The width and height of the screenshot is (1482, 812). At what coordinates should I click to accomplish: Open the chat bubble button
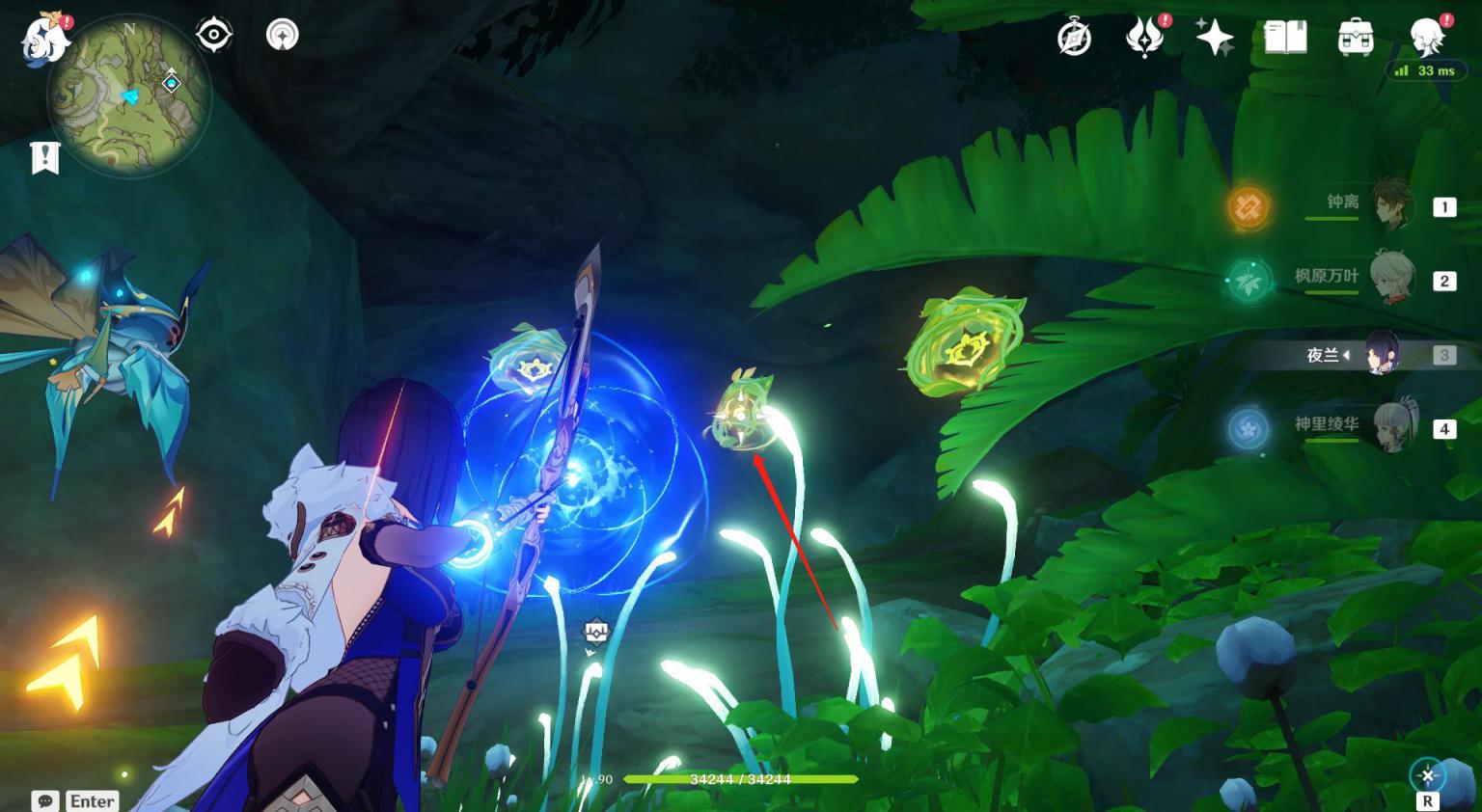[x=45, y=801]
